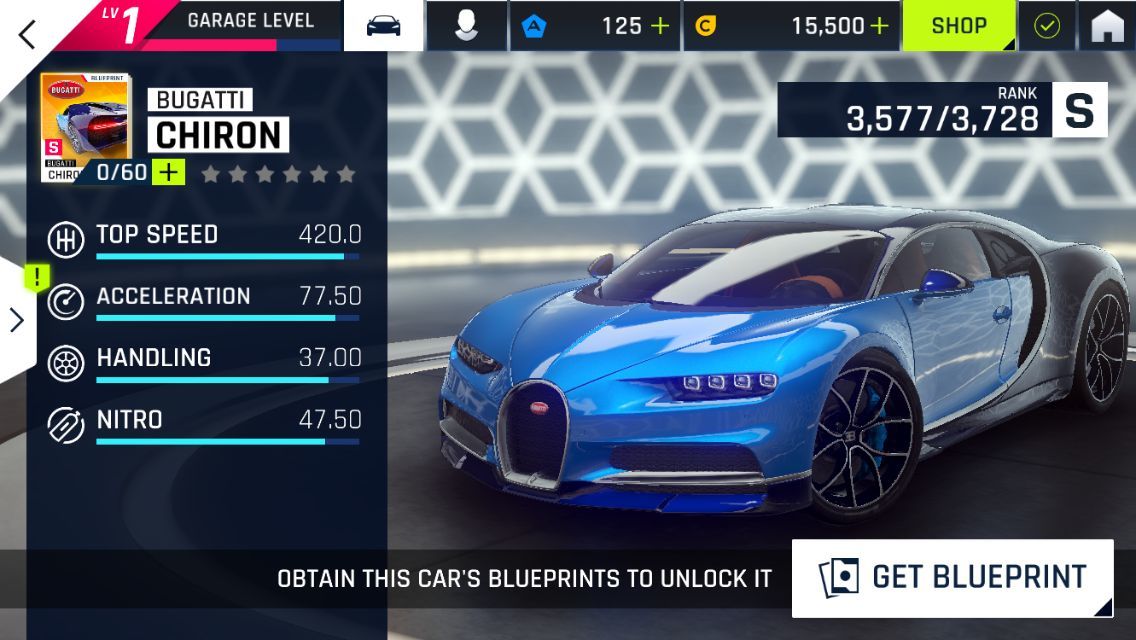Return to the home screen
Image resolution: width=1136 pixels, height=640 pixels.
(1107, 26)
